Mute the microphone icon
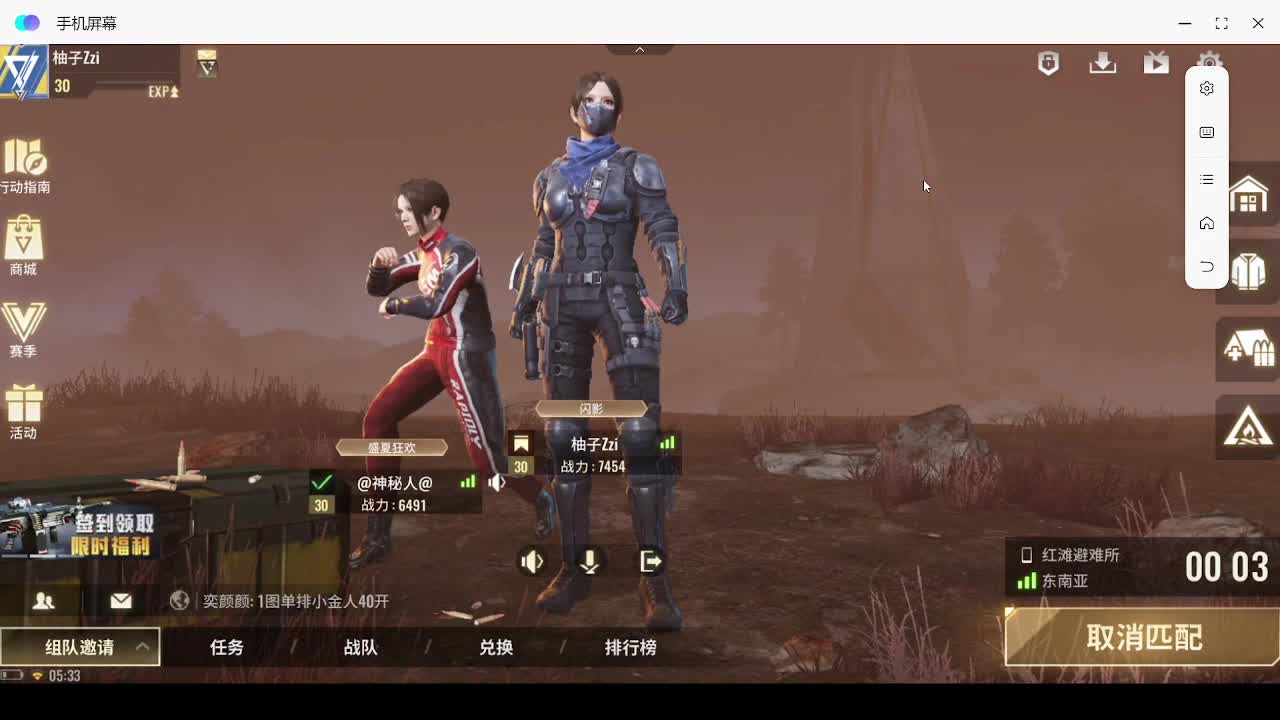Image resolution: width=1280 pixels, height=720 pixels. click(x=590, y=561)
